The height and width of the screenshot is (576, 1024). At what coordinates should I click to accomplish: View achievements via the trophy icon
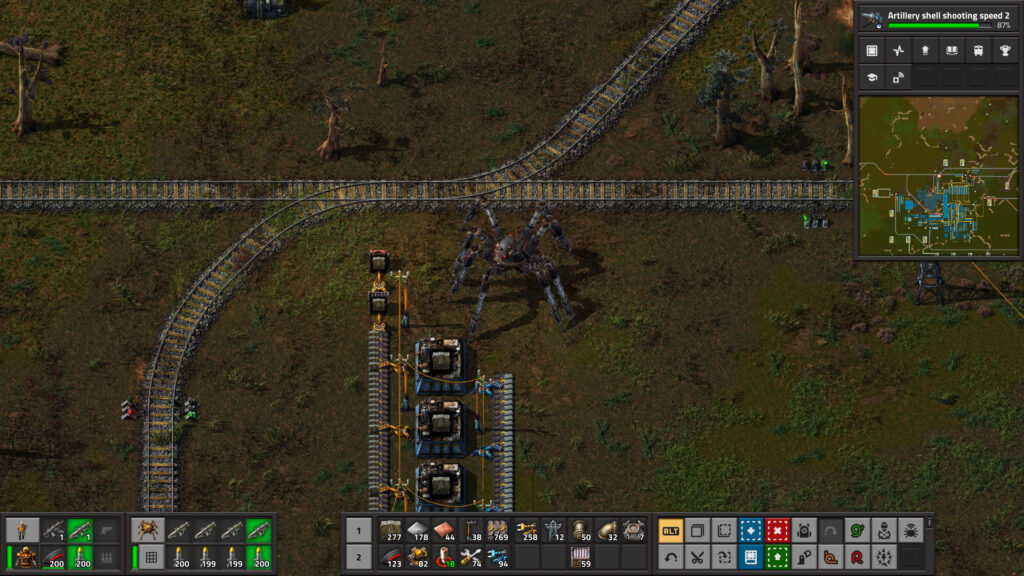tap(1002, 51)
